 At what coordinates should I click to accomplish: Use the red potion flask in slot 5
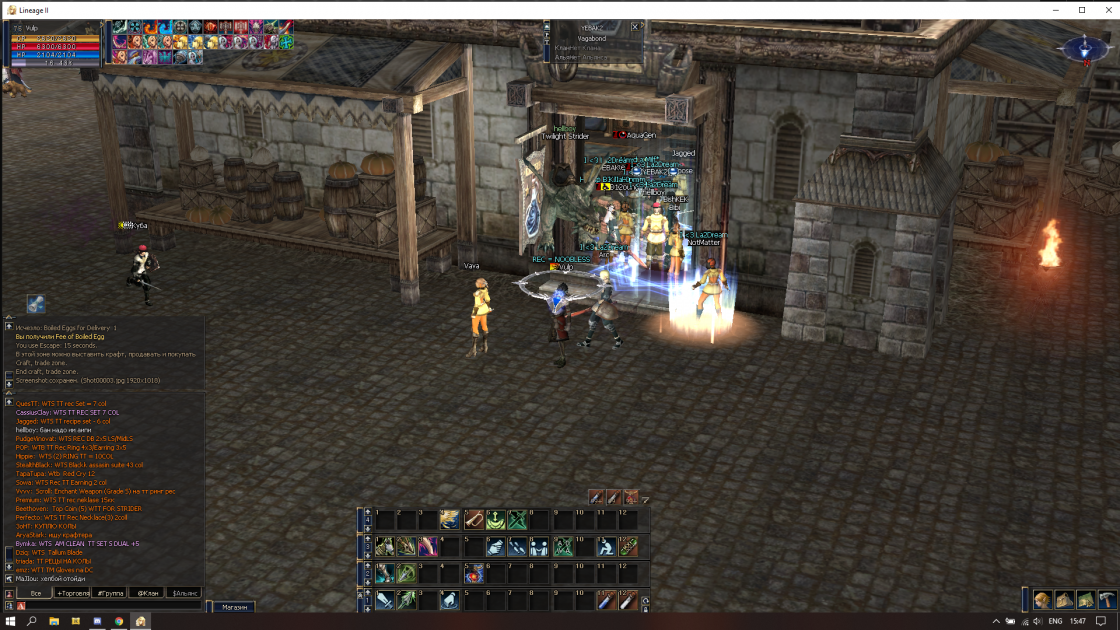tap(474, 574)
